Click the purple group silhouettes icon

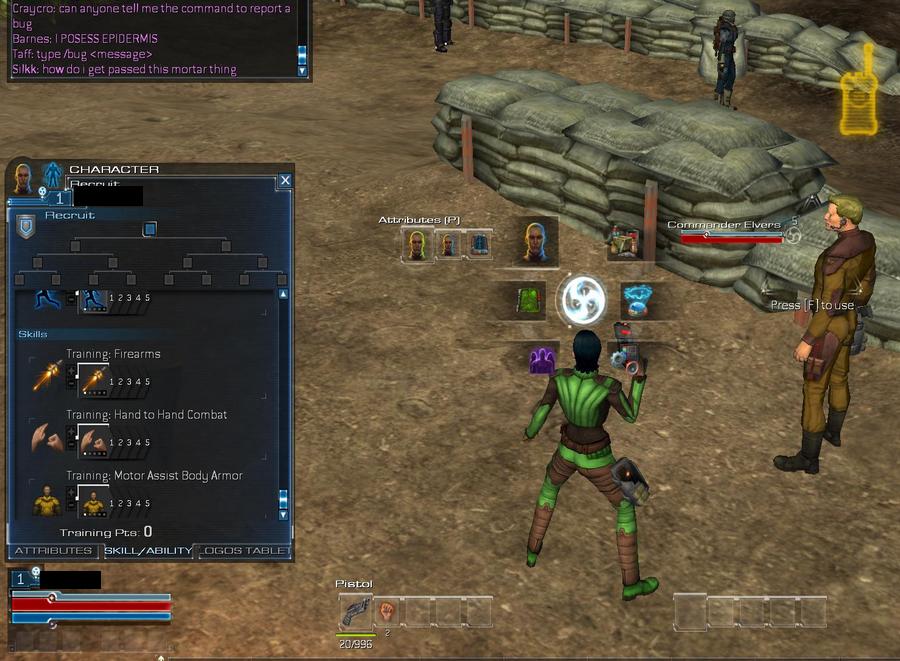coord(542,359)
